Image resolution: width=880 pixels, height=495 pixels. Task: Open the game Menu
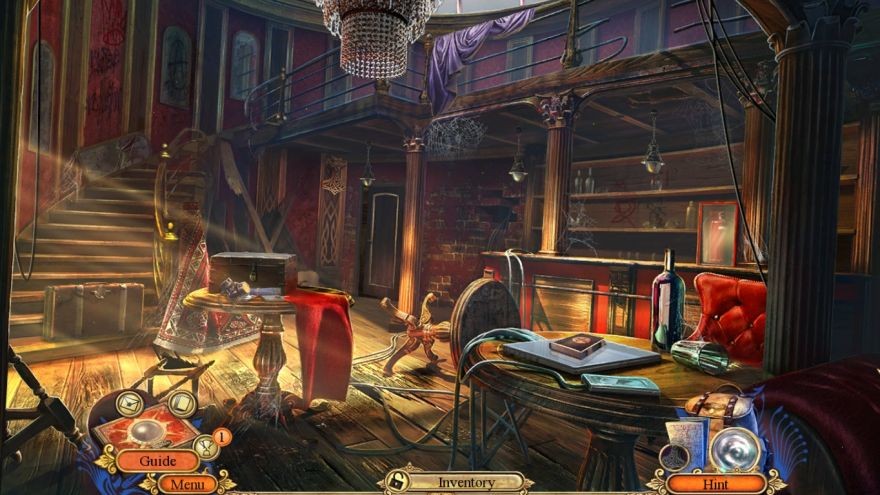(186, 484)
